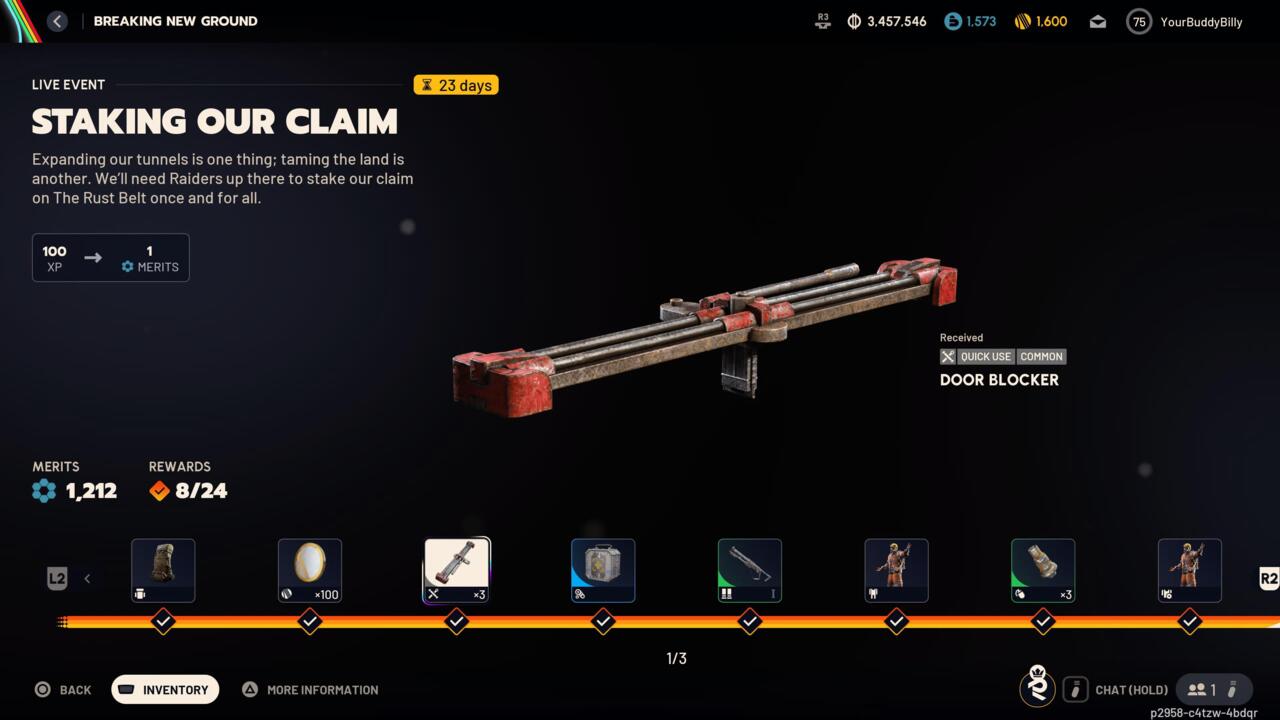Open the party members widget

point(1213,689)
